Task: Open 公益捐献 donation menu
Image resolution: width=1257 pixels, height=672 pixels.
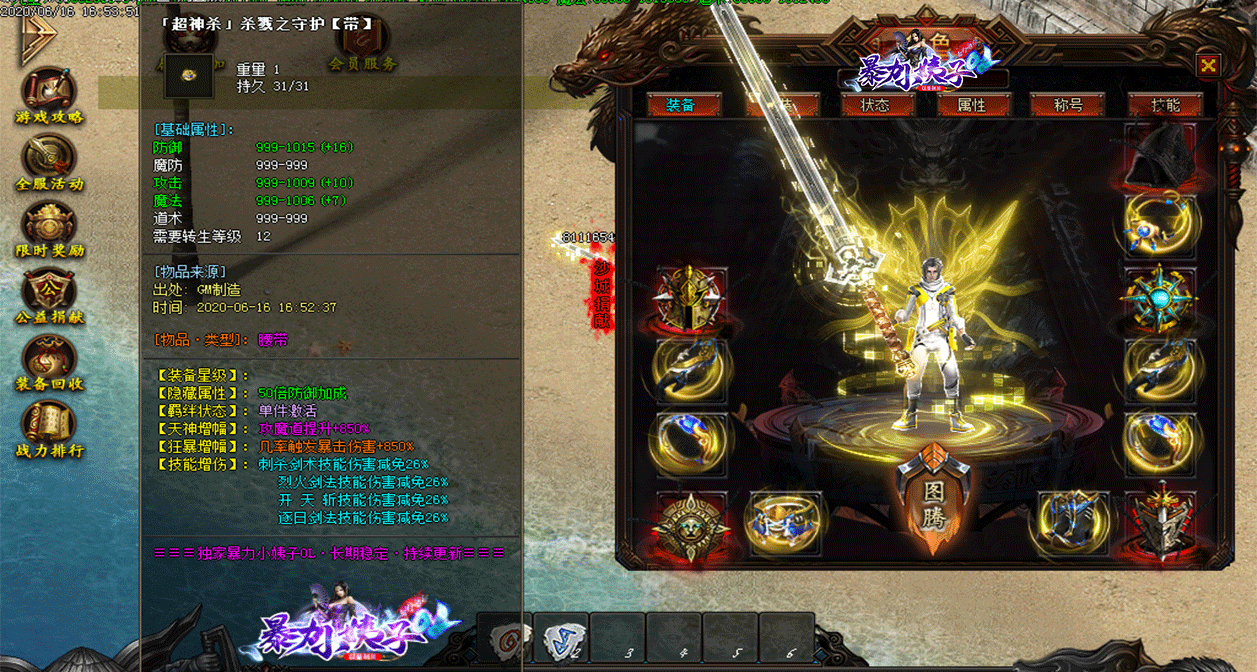Action: pos(49,296)
